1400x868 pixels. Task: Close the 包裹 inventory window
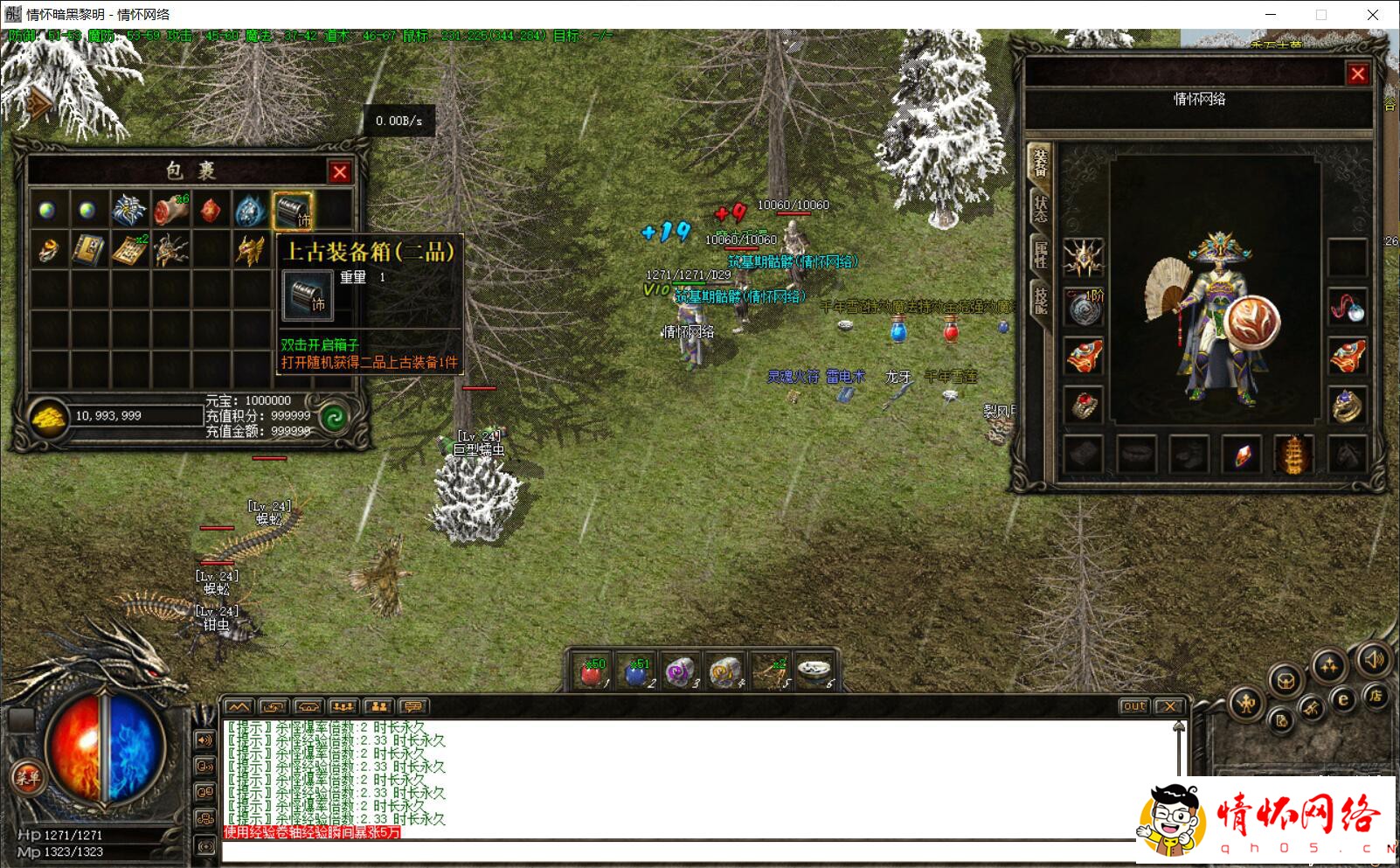point(340,172)
